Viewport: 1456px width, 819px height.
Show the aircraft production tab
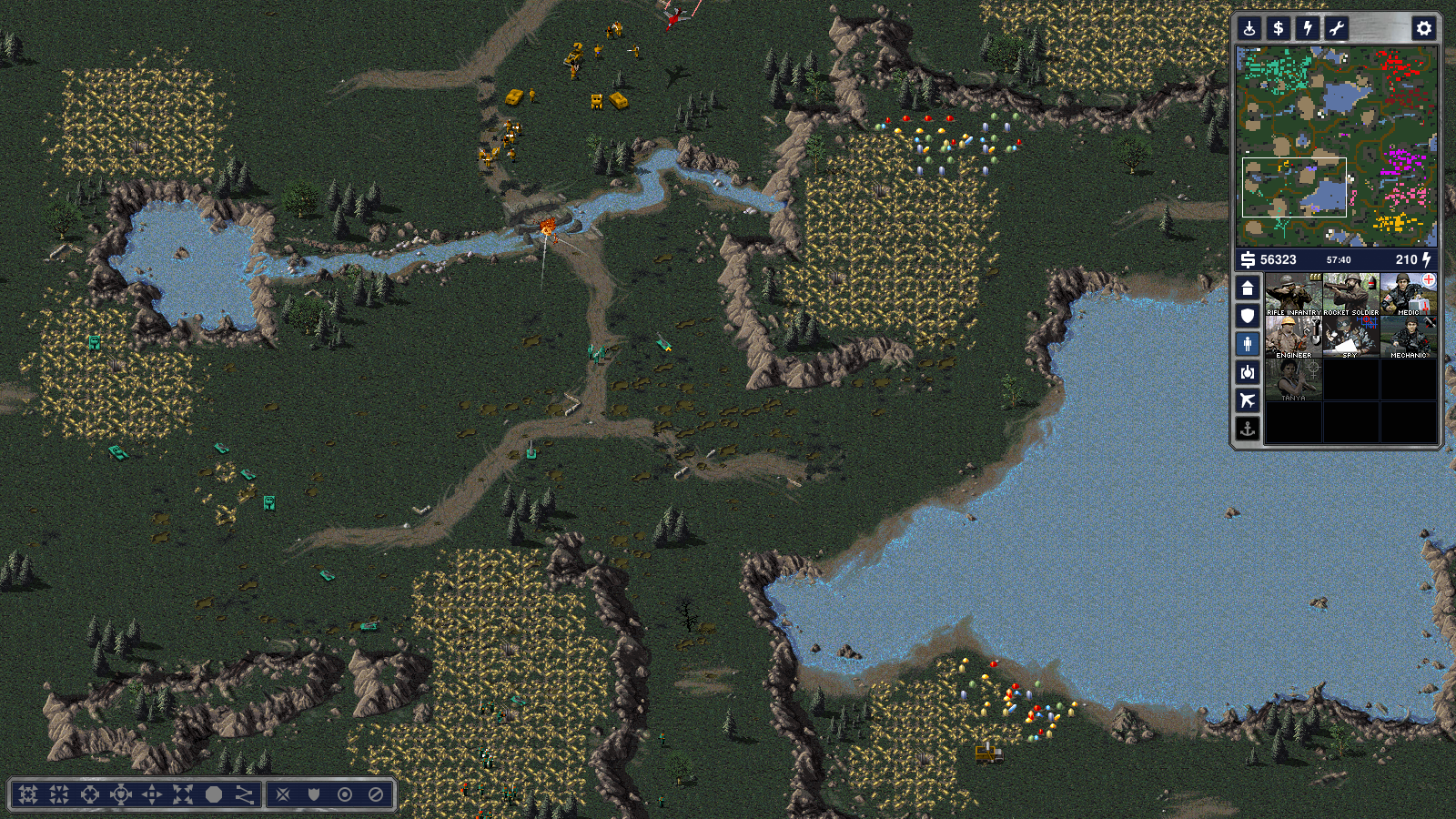(1248, 400)
